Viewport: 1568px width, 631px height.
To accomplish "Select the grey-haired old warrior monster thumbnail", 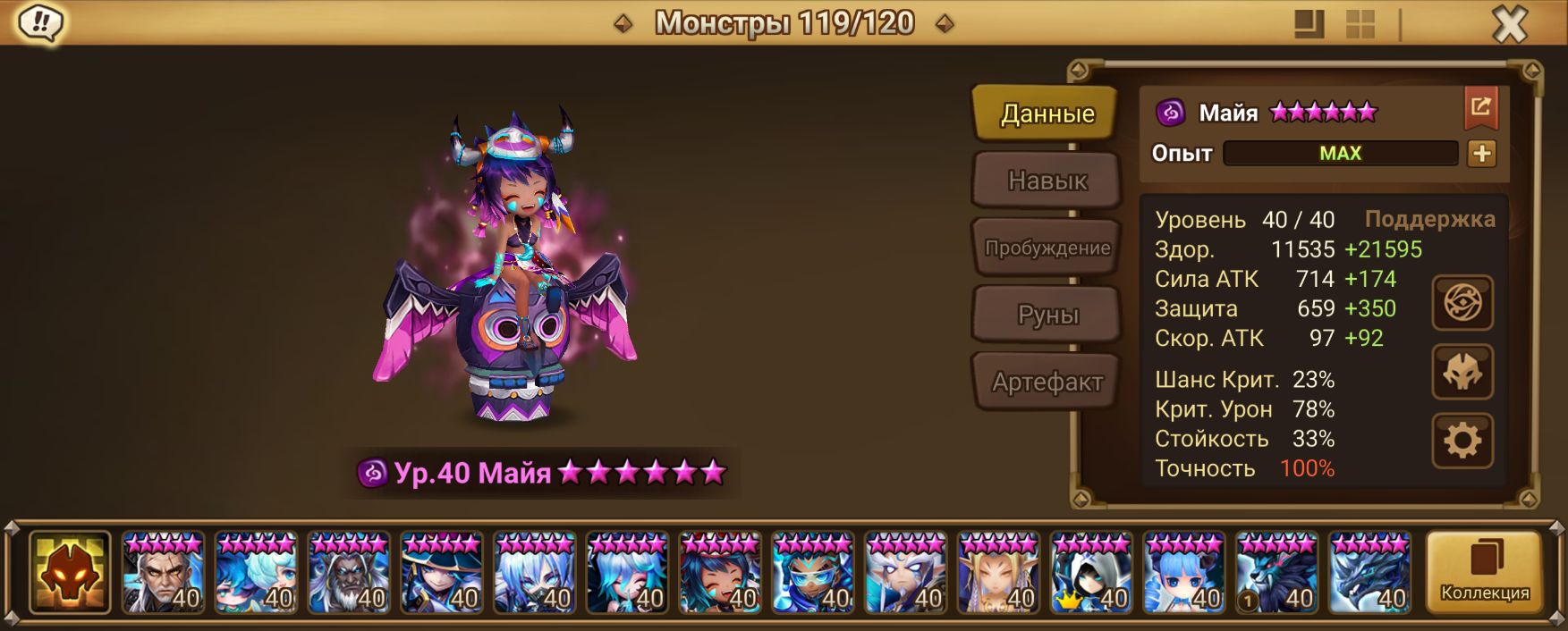I will (163, 573).
